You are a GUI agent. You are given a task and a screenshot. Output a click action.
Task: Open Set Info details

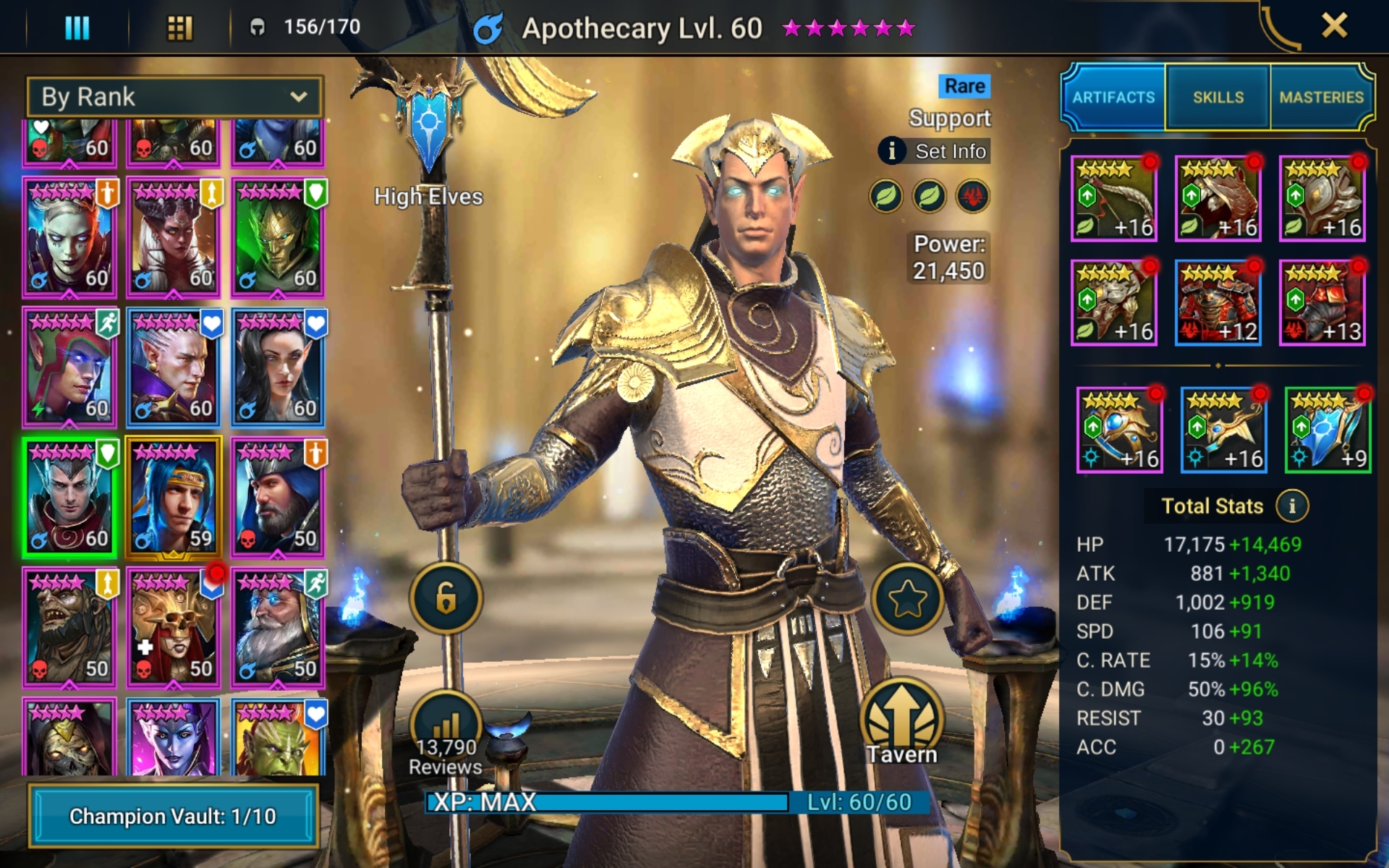(x=935, y=152)
